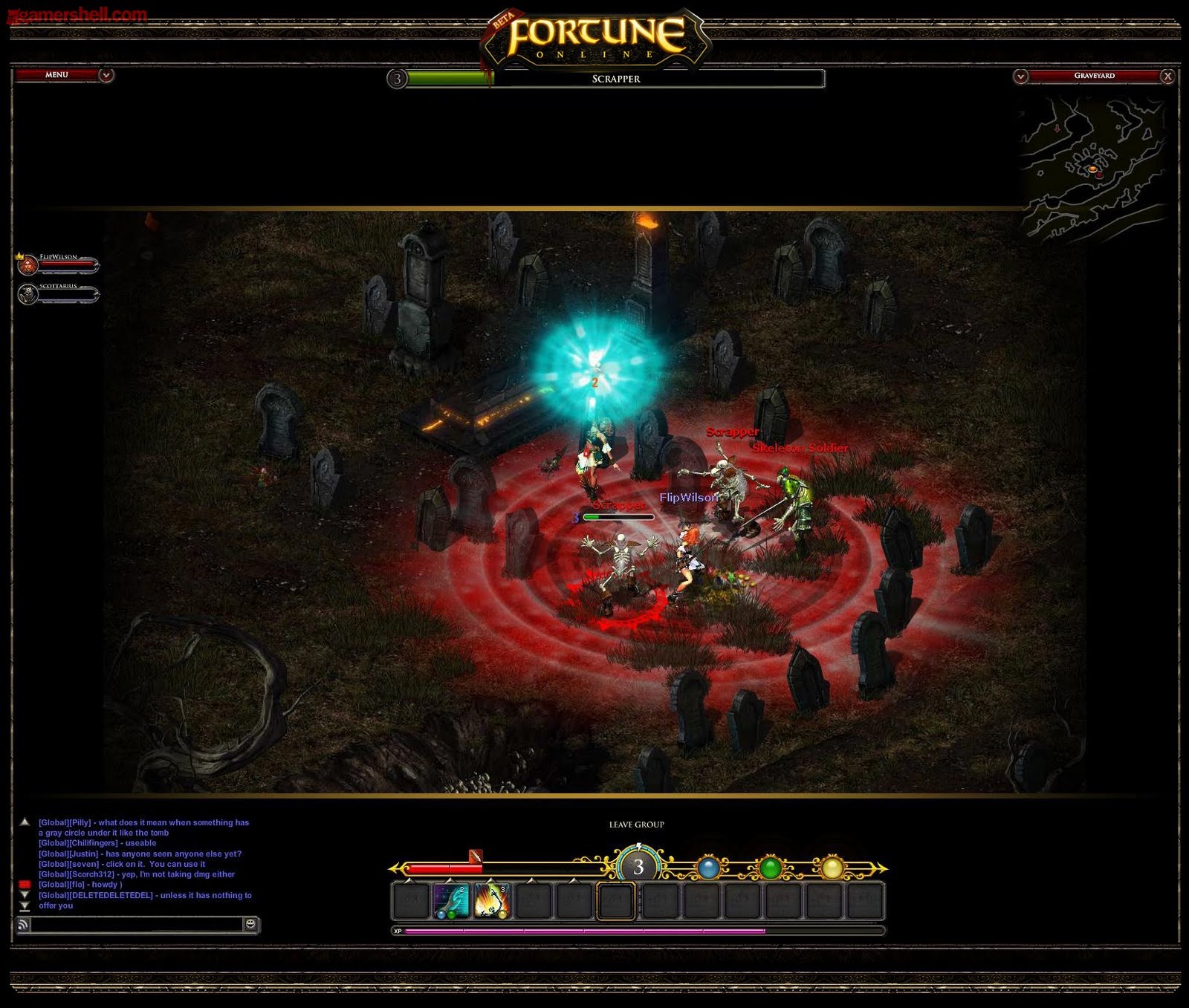Click the pink XP progress bar

point(594,929)
